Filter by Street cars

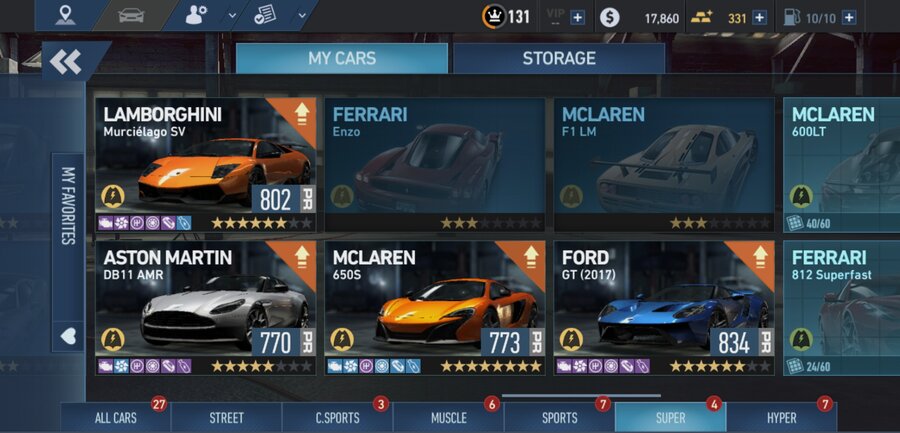(x=227, y=418)
